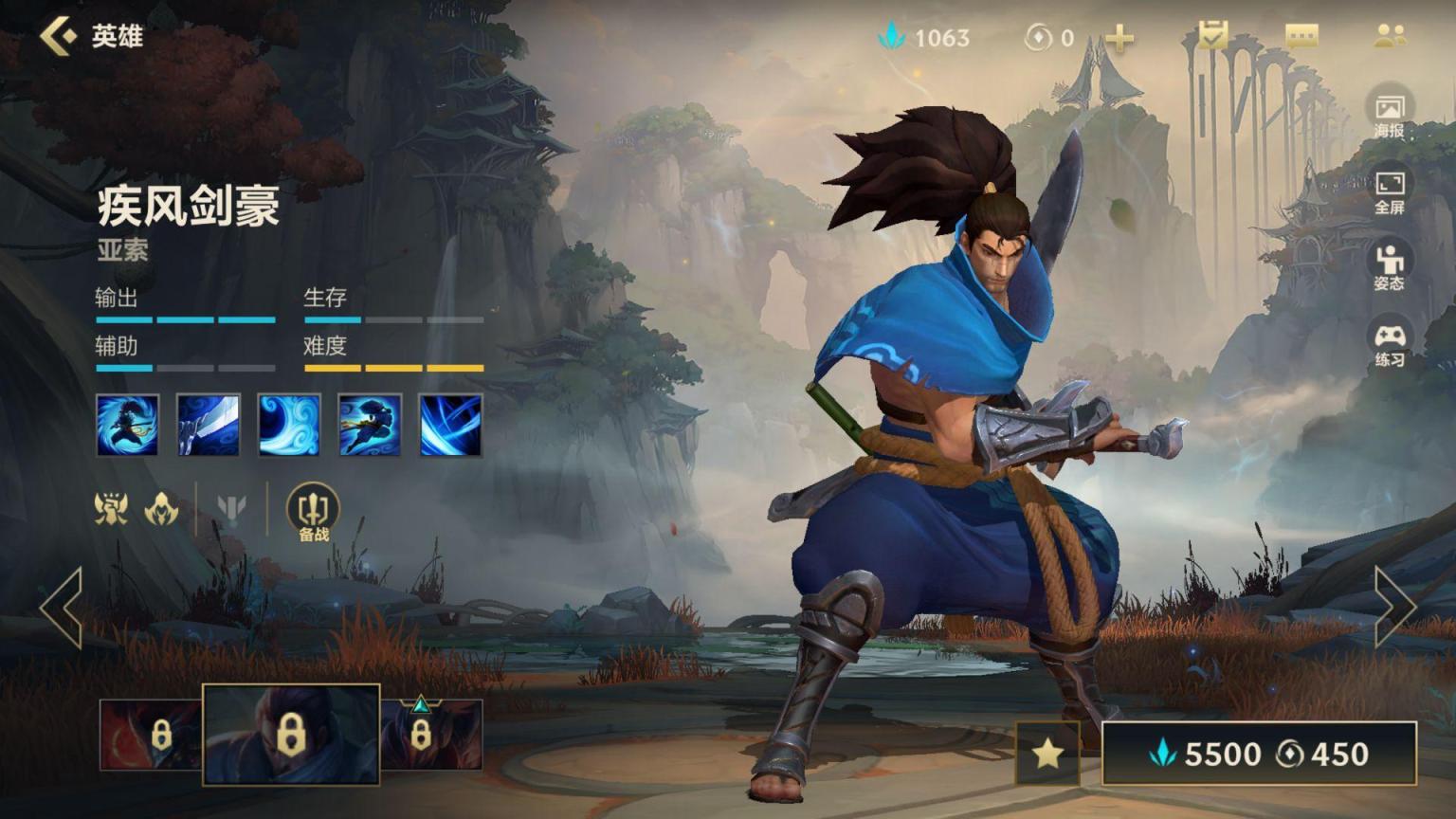Open the task checklist icon
Image resolution: width=1456 pixels, height=819 pixels.
point(1211,37)
